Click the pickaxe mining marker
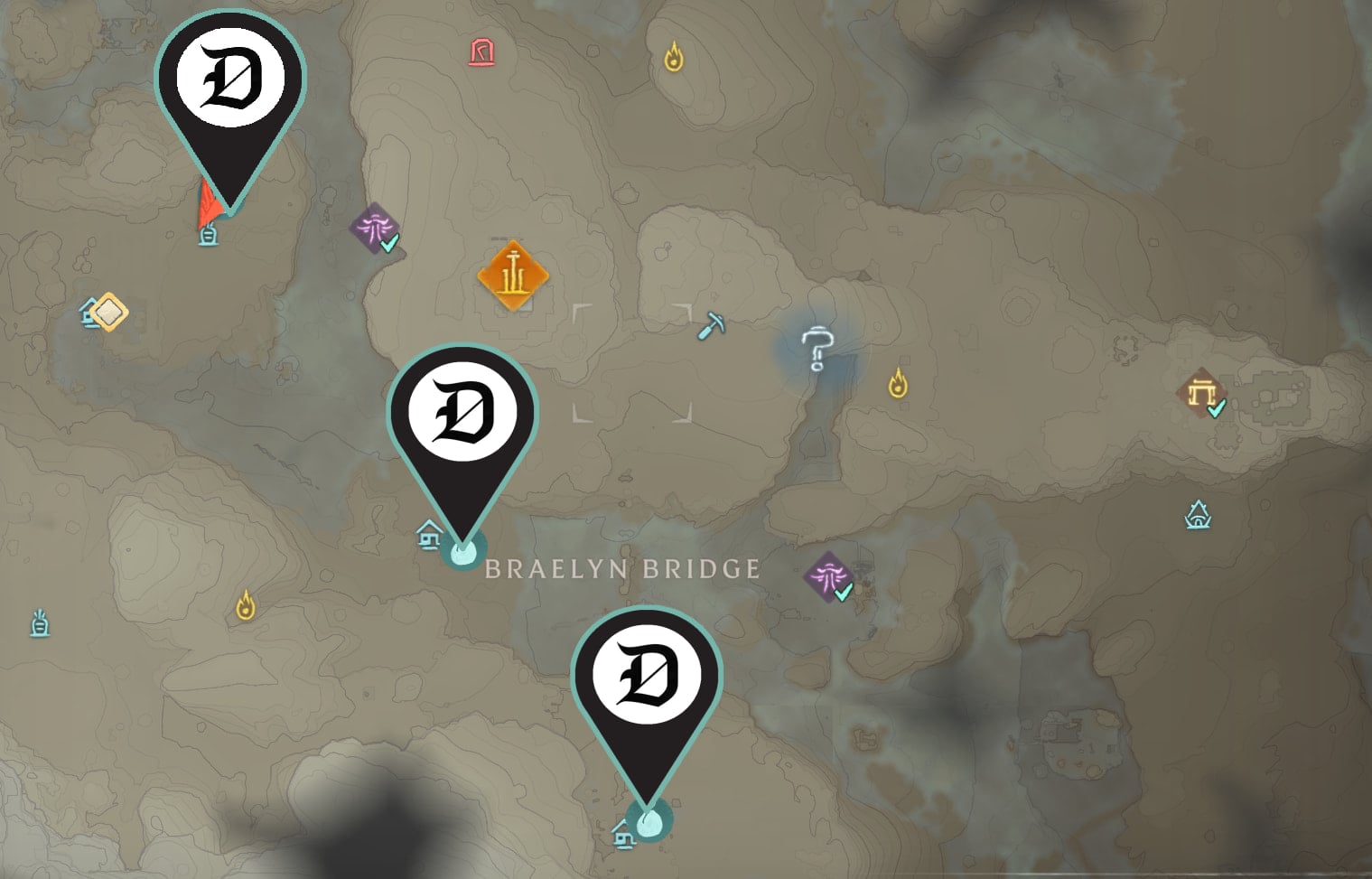The height and width of the screenshot is (879, 1372). tap(713, 323)
